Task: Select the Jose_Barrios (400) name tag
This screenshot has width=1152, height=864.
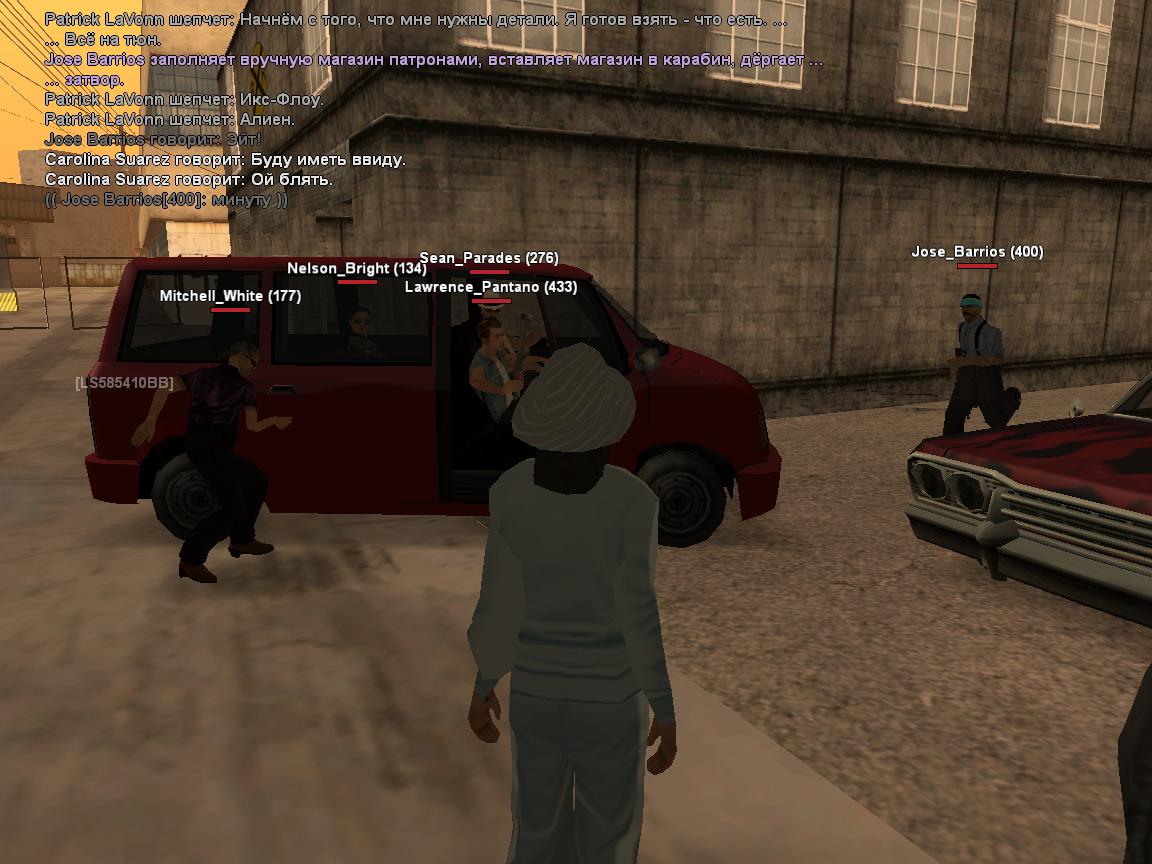Action: coord(976,252)
